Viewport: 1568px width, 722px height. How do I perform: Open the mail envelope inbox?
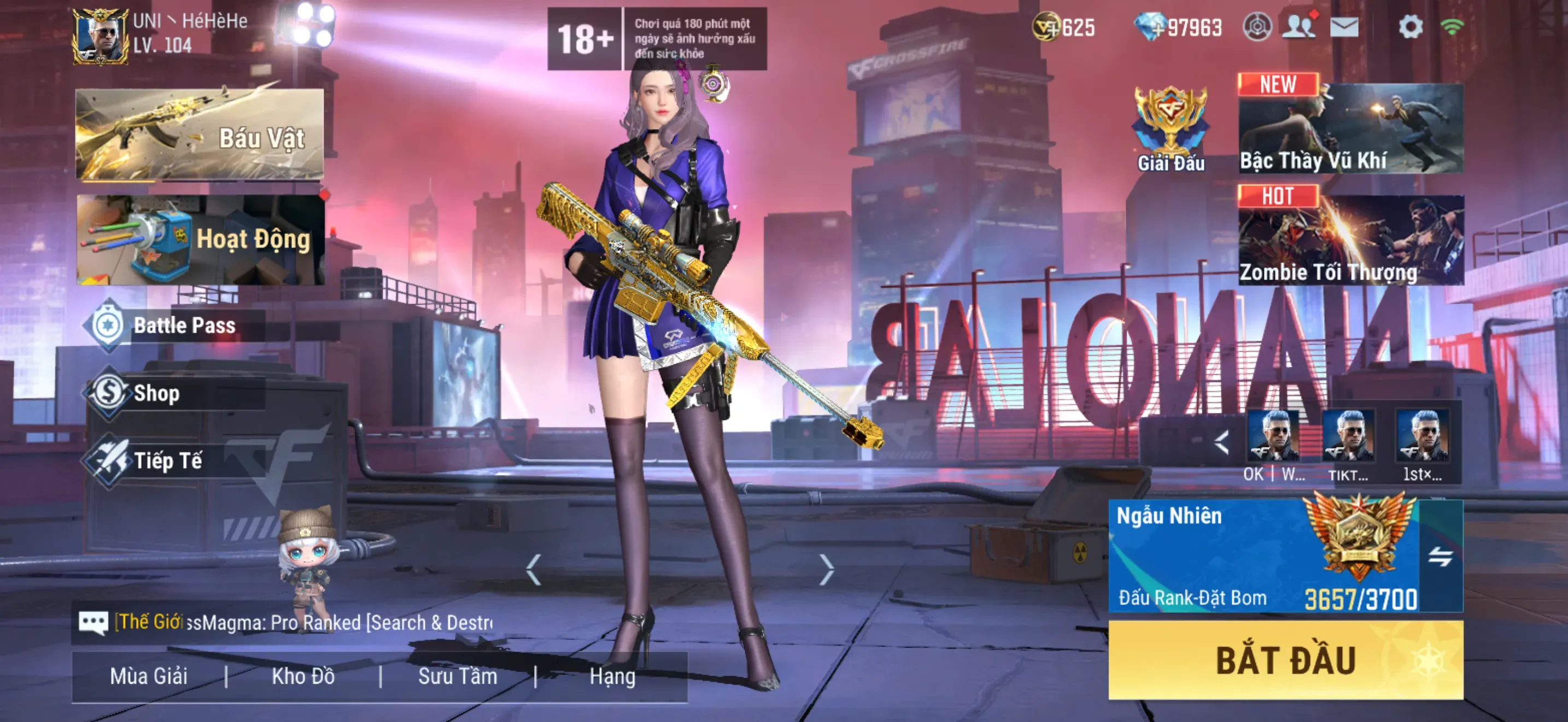point(1344,27)
